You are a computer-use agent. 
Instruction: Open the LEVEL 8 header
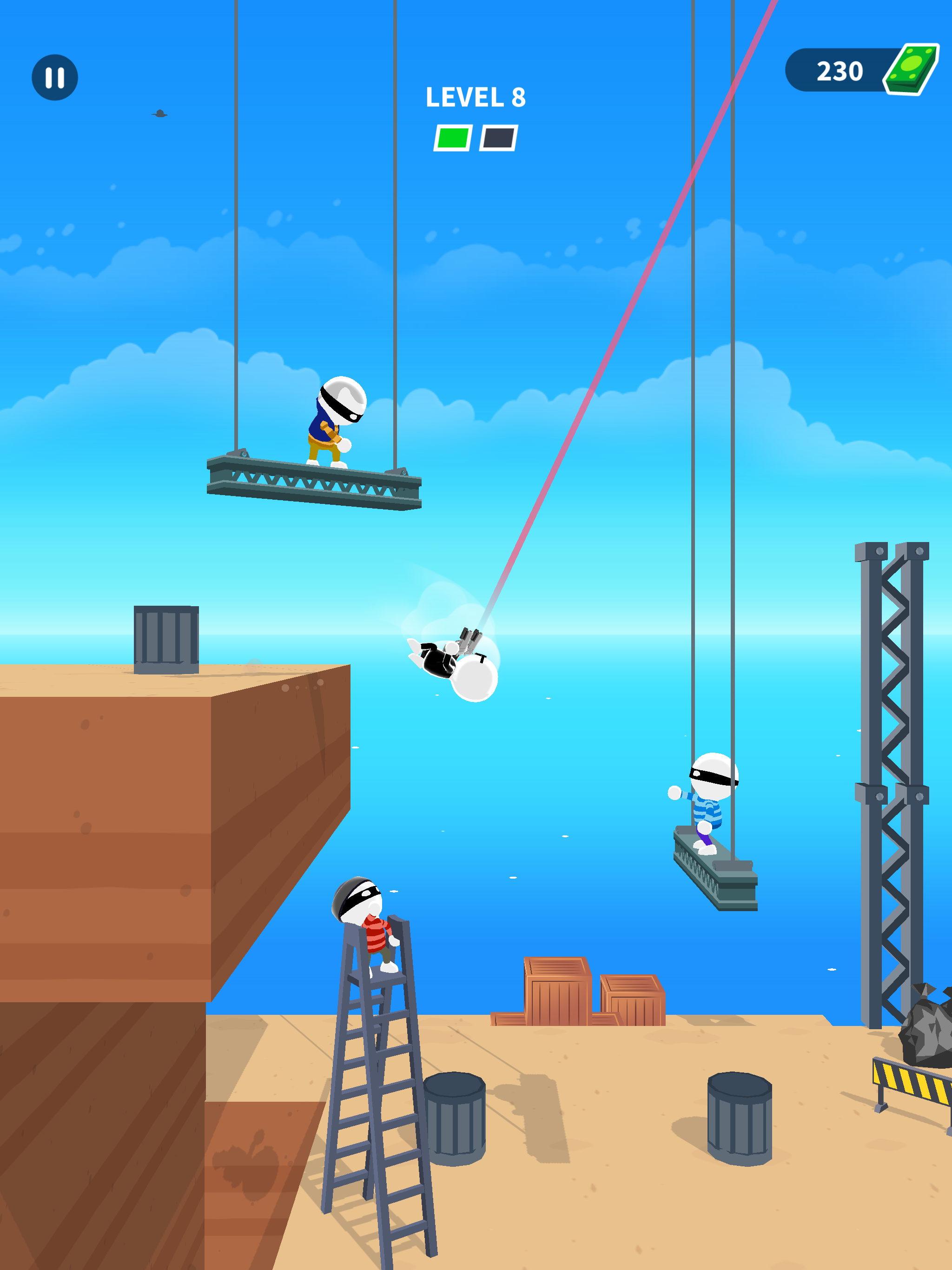[476, 99]
